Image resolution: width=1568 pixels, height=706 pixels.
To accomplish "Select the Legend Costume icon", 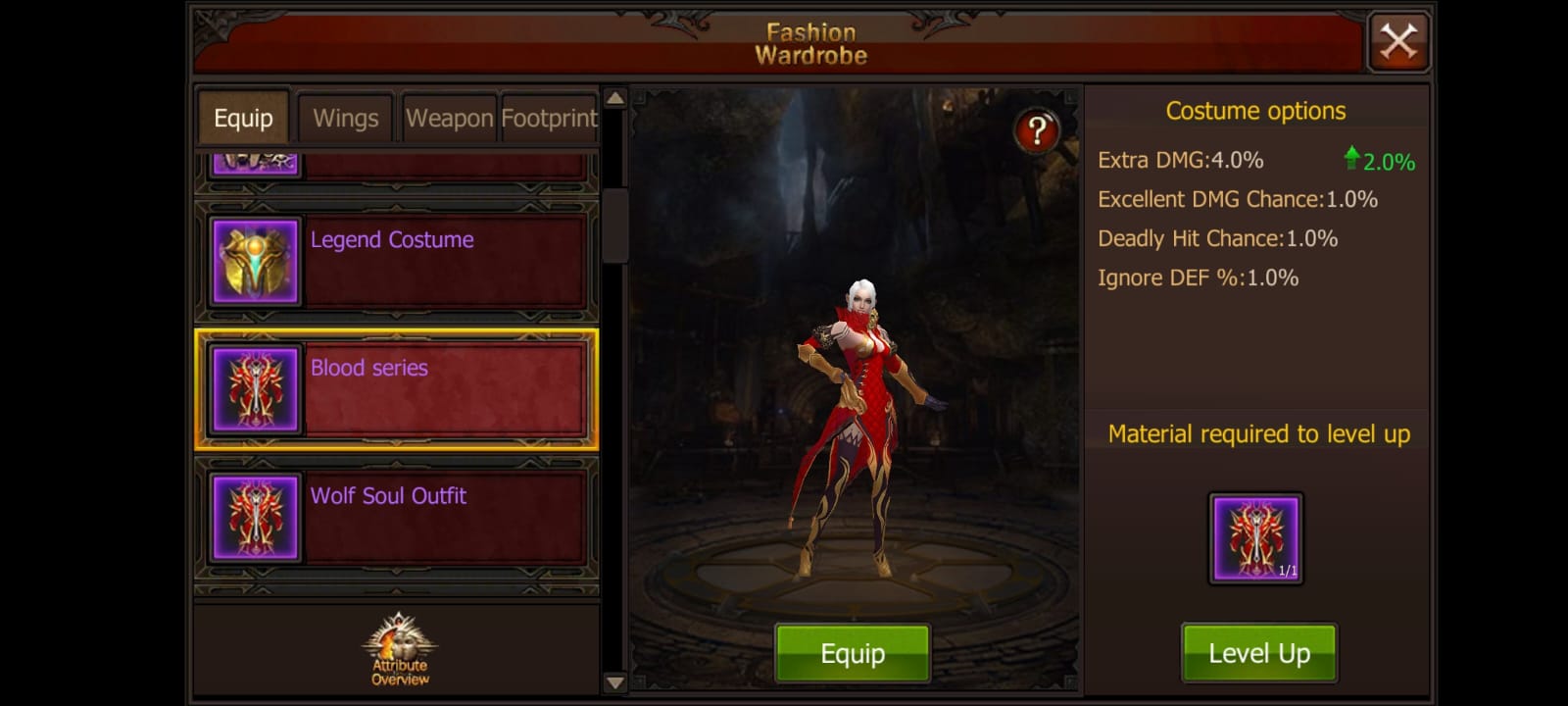I will pyautogui.click(x=254, y=261).
